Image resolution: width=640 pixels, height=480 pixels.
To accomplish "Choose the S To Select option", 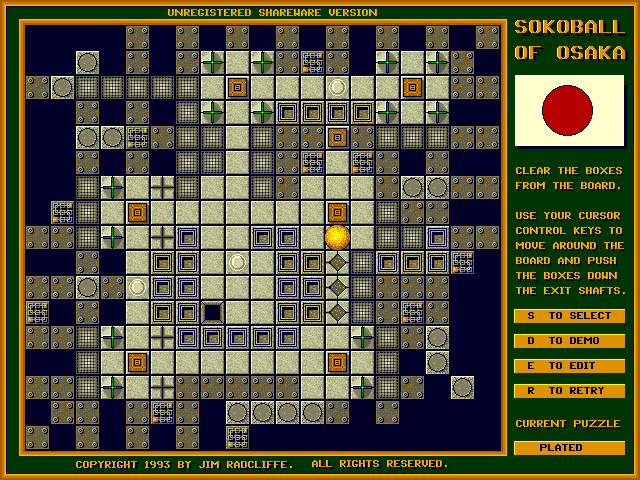I will (569, 316).
